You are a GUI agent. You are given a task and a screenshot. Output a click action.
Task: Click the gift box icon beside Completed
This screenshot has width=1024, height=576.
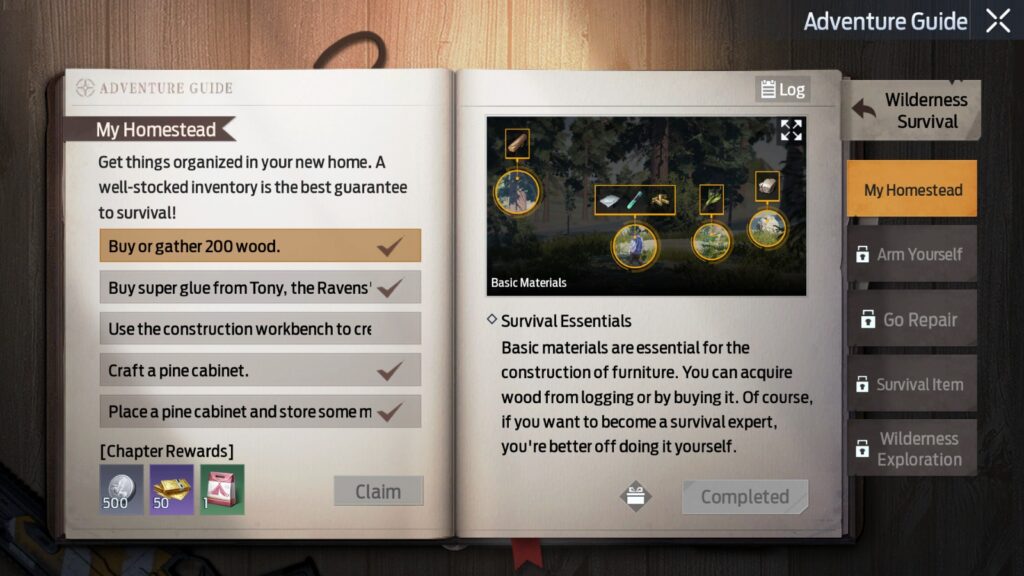coord(636,496)
